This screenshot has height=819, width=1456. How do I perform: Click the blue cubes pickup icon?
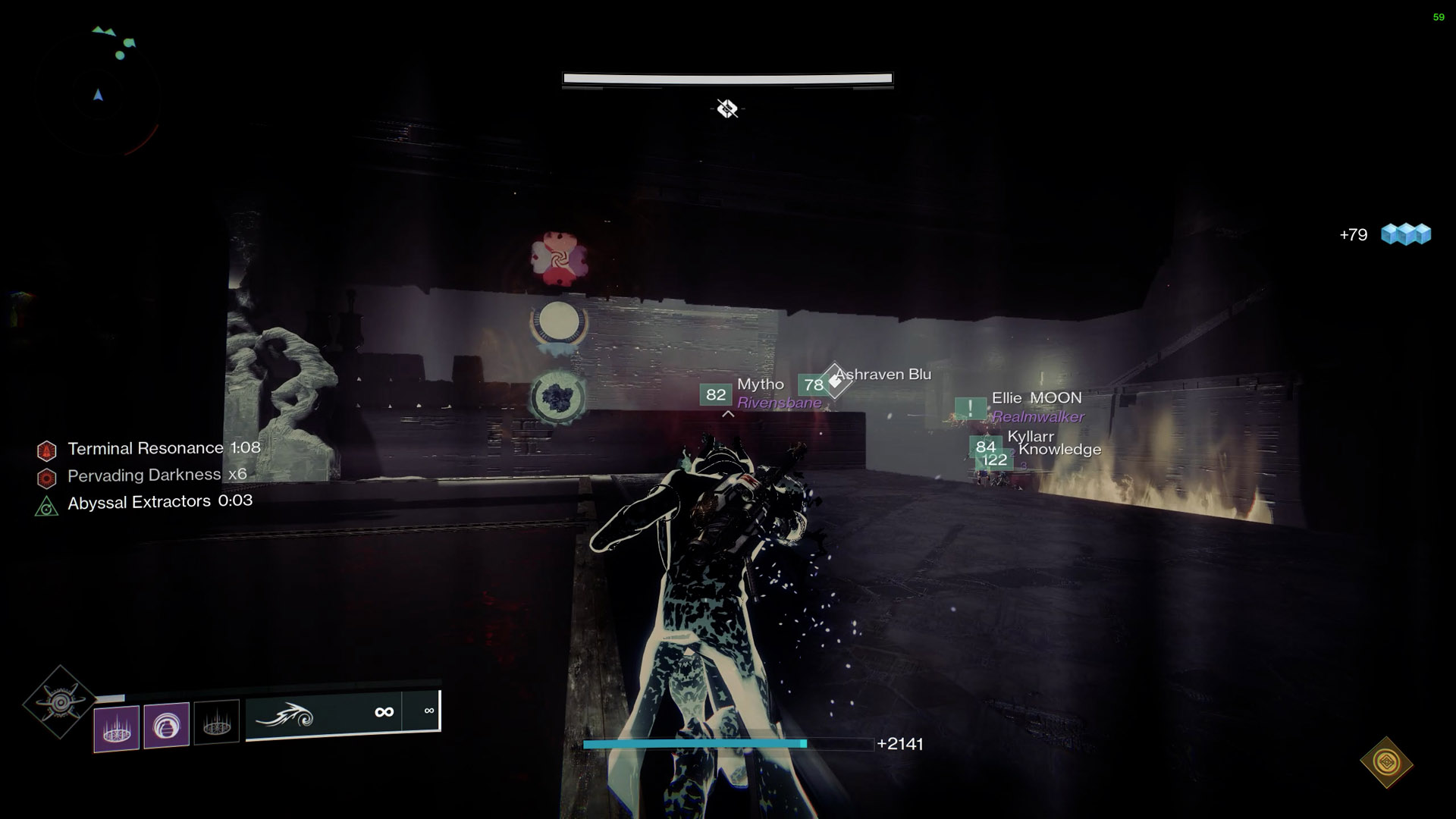(1406, 234)
